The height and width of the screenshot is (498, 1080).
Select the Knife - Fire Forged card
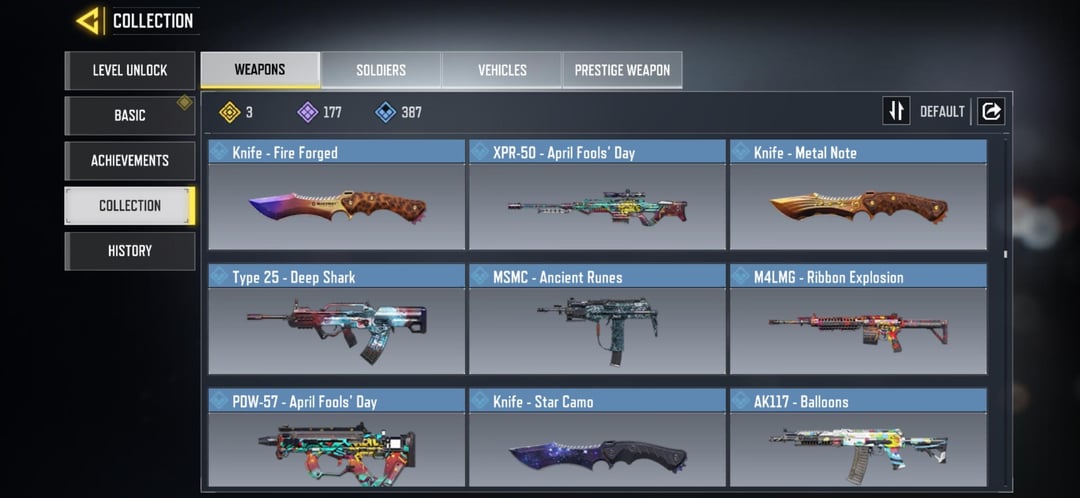click(337, 196)
